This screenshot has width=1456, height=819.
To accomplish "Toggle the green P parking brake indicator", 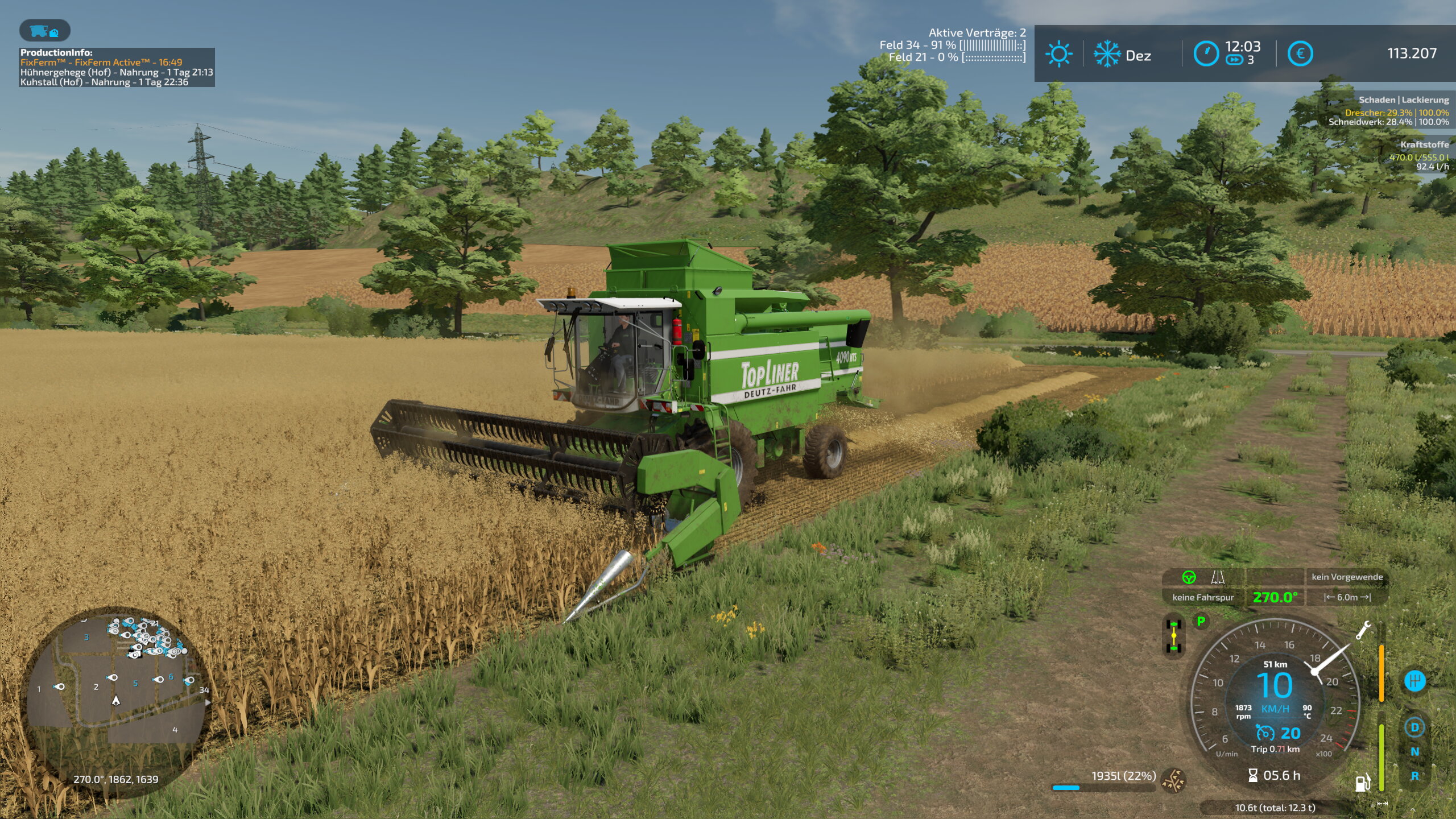I will coord(1201,621).
